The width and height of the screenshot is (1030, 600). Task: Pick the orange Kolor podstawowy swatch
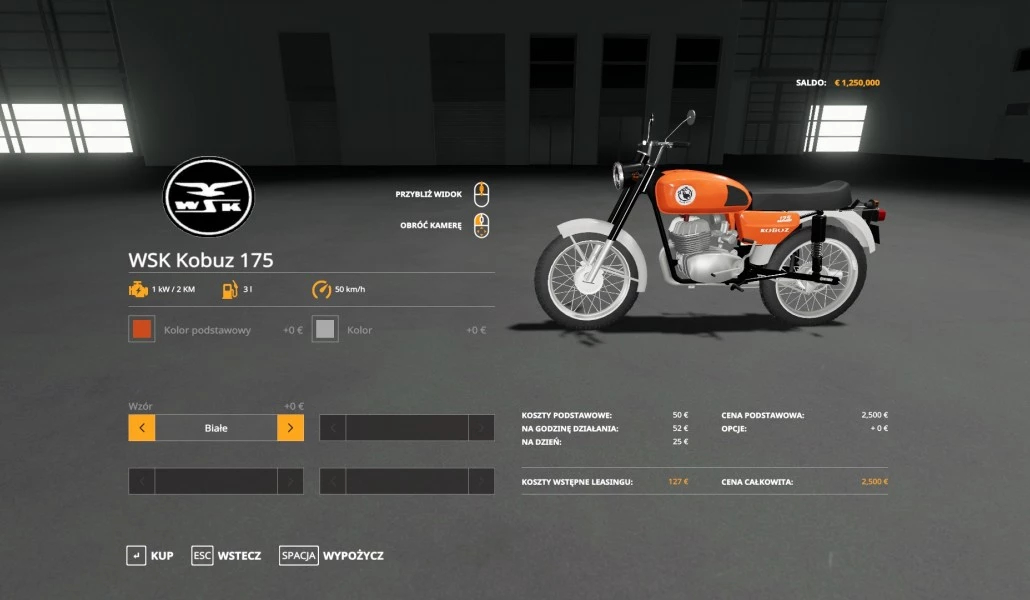point(142,329)
